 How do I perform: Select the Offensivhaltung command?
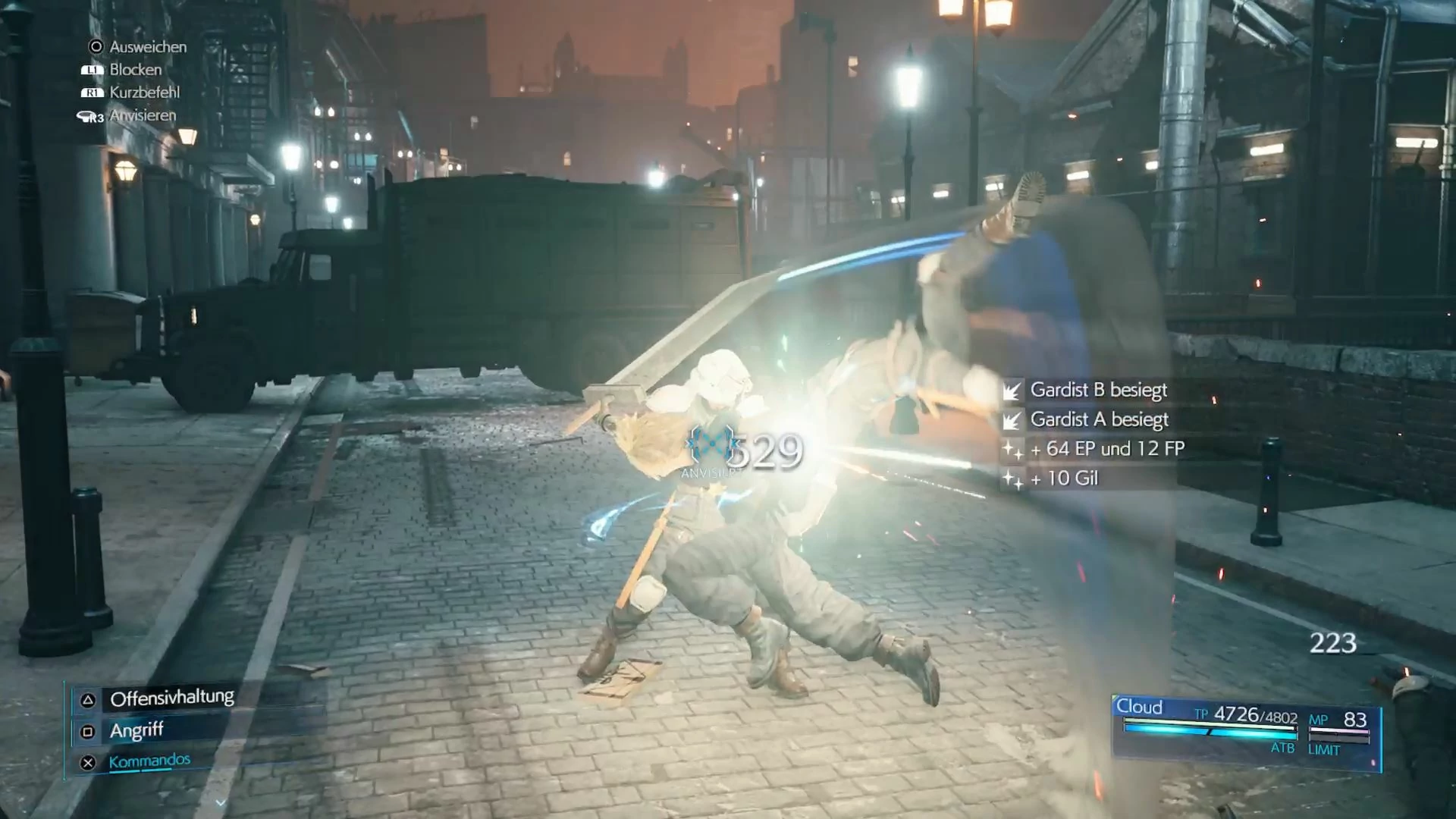point(171,698)
